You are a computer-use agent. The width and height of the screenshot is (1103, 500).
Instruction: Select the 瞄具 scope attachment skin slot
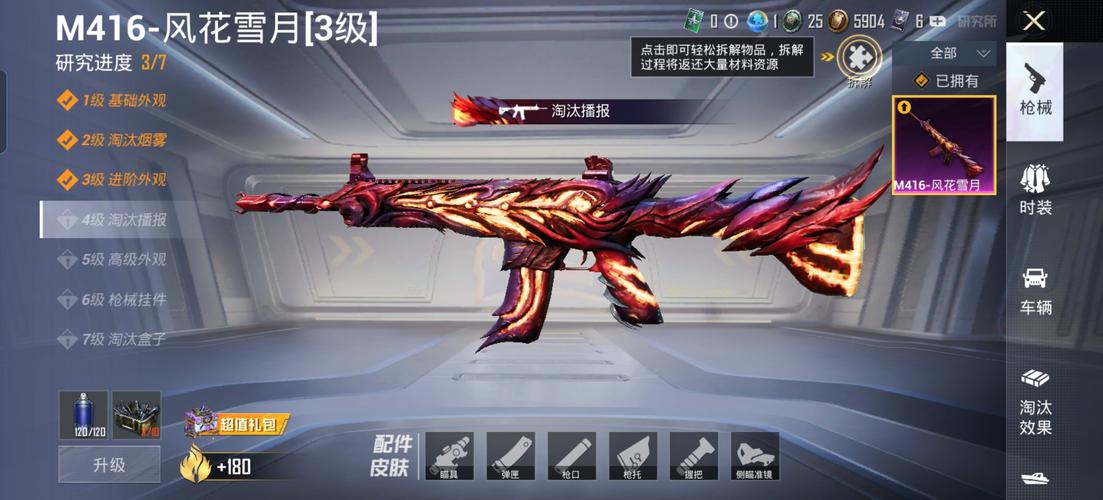click(449, 456)
